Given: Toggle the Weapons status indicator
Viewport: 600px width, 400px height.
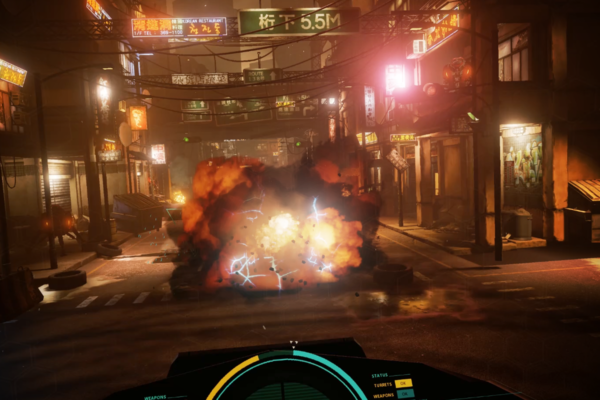Looking at the screenshot, I should tap(404, 394).
